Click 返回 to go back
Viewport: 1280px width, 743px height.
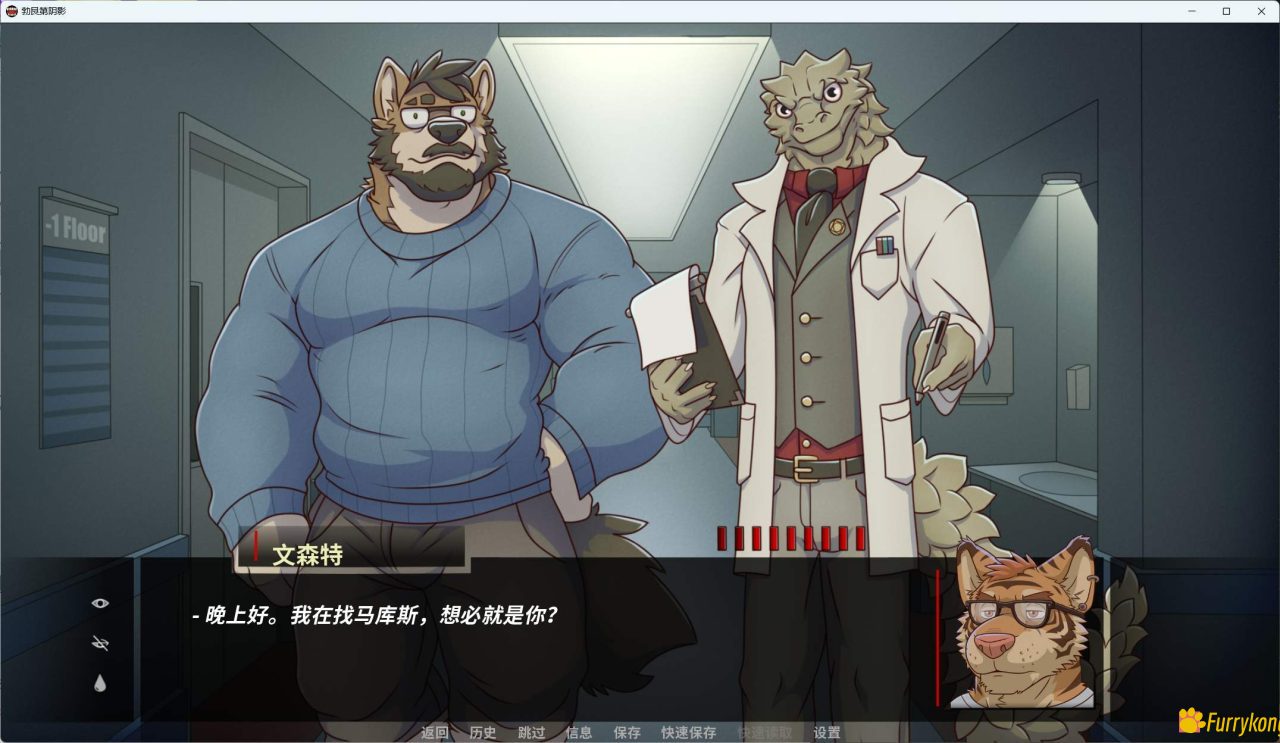[433, 732]
